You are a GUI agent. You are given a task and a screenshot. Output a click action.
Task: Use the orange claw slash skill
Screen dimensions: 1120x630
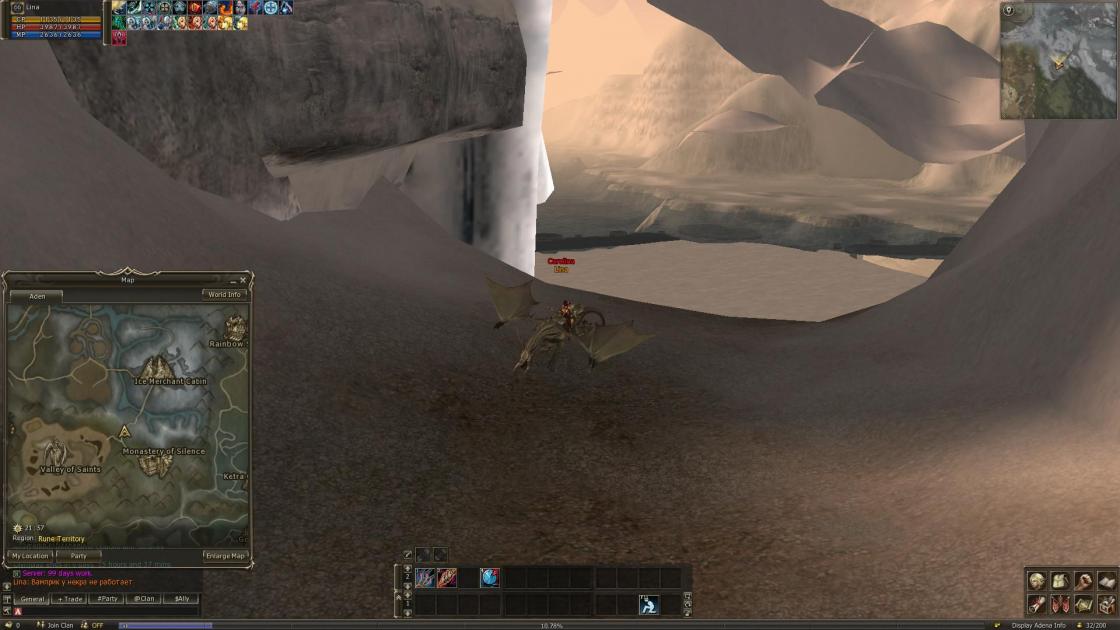446,578
